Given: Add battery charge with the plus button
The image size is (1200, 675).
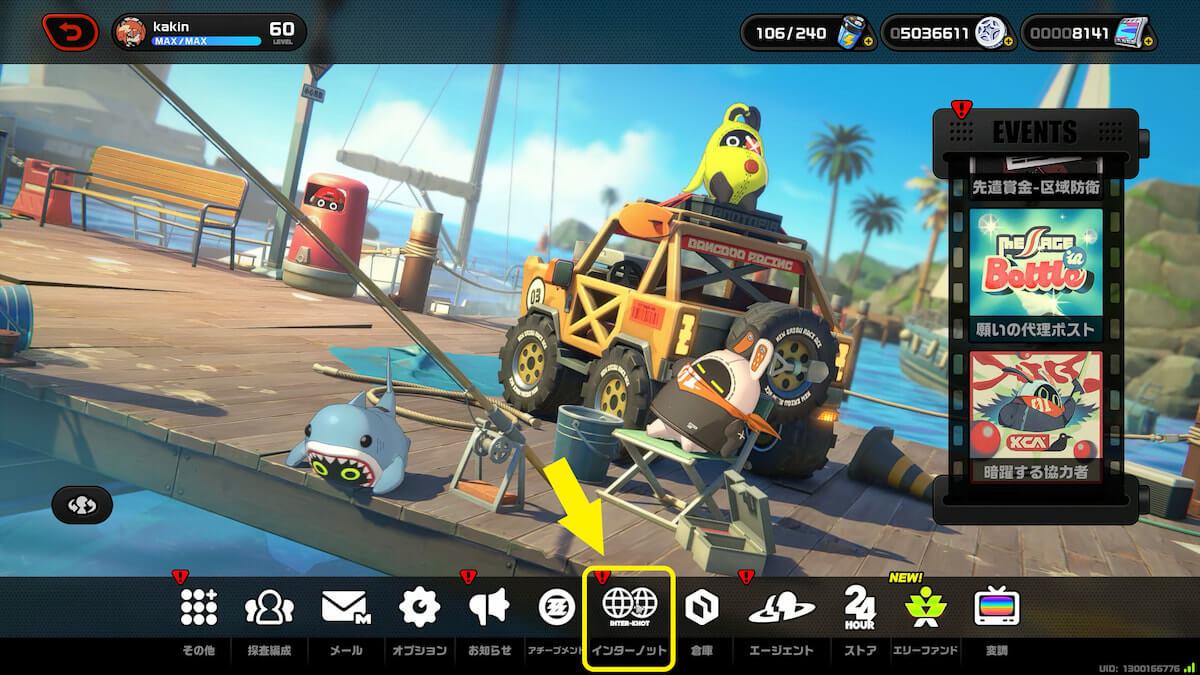Looking at the screenshot, I should pyautogui.click(x=866, y=42).
